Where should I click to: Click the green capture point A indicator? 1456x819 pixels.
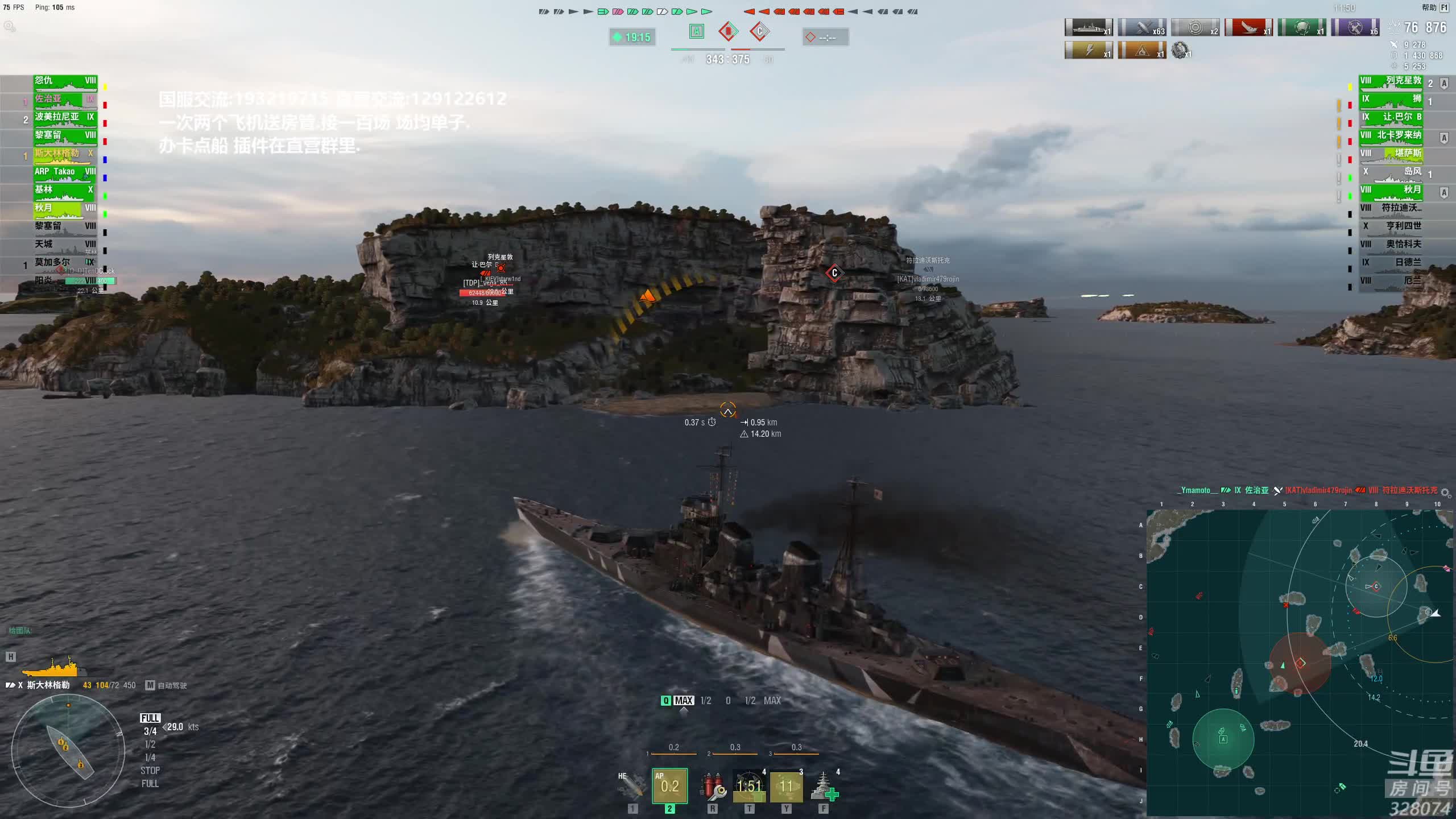pos(697,32)
